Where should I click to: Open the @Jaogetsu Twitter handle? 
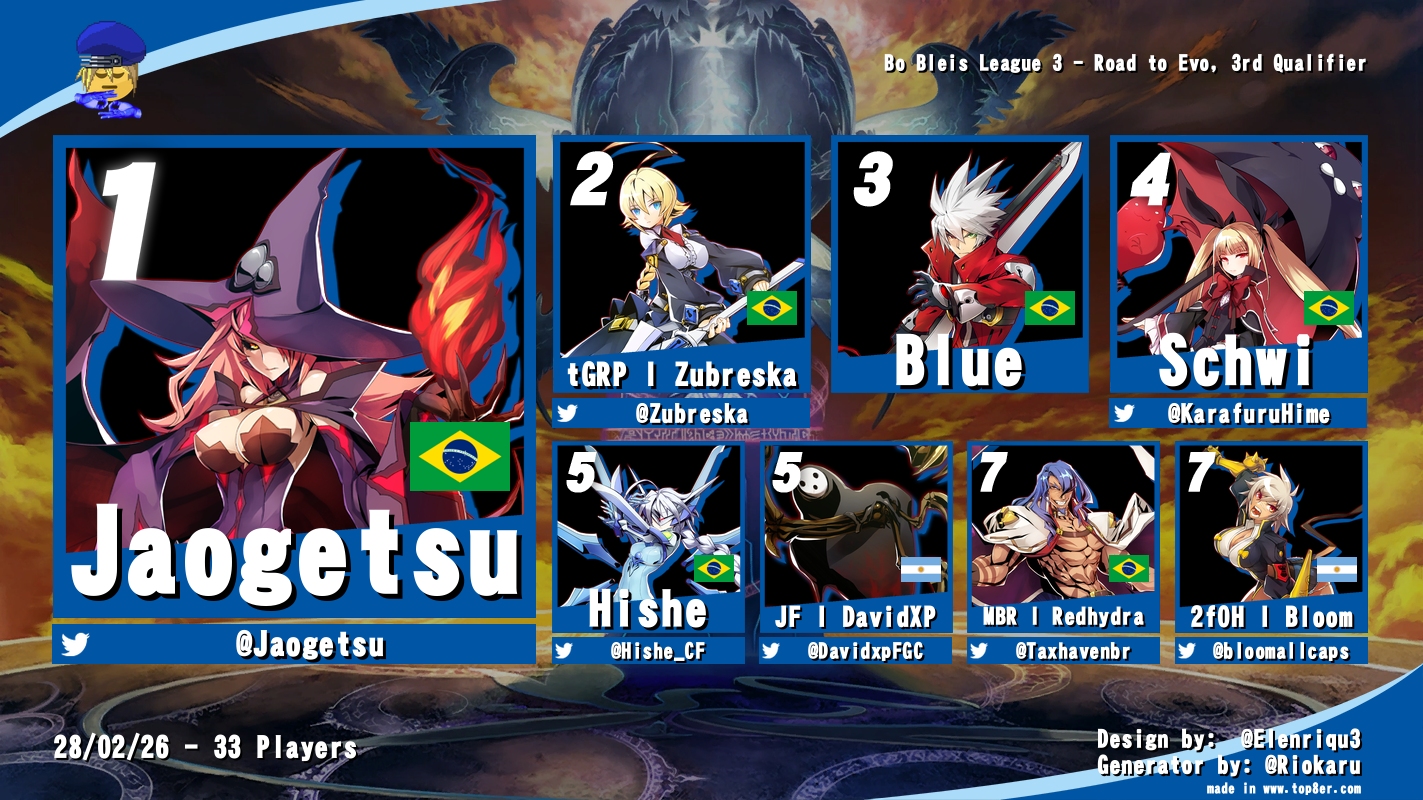coord(309,645)
